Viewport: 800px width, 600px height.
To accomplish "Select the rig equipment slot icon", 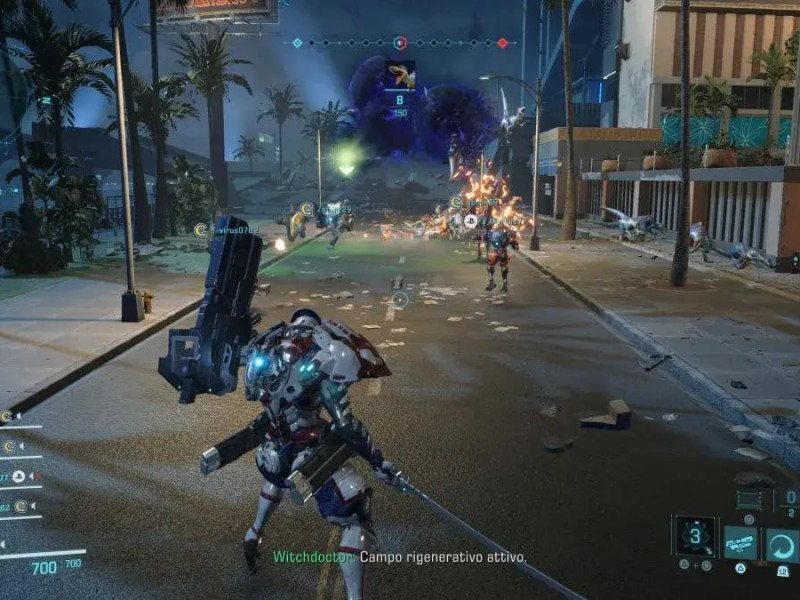I will [x=750, y=500].
